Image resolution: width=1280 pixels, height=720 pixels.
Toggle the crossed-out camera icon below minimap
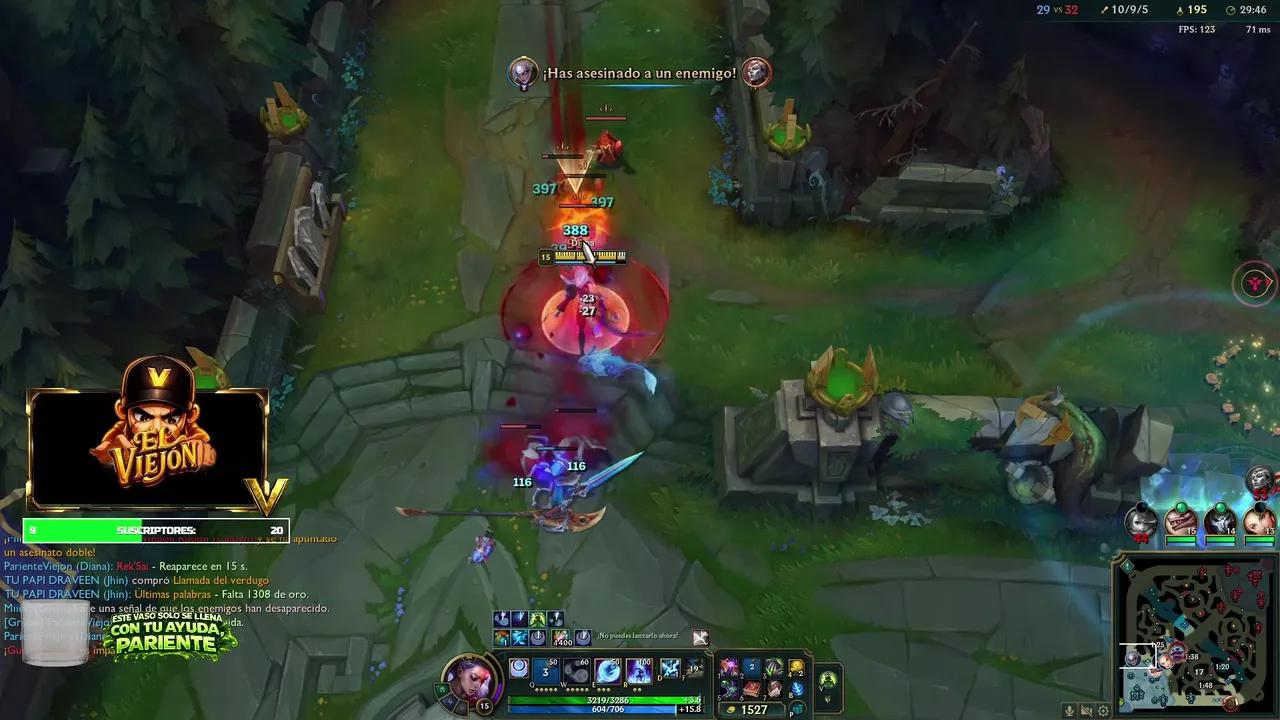[x=1087, y=710]
